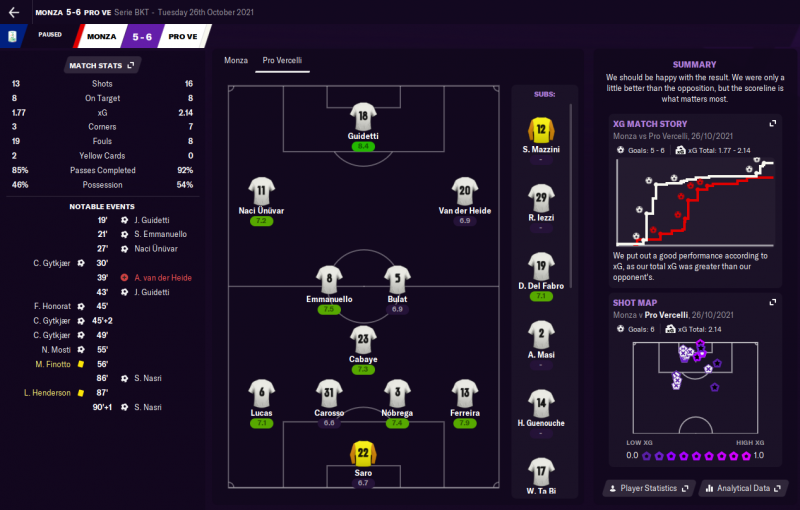
Task: Select the Pro Vercelli lineup tab
Action: click(x=281, y=61)
